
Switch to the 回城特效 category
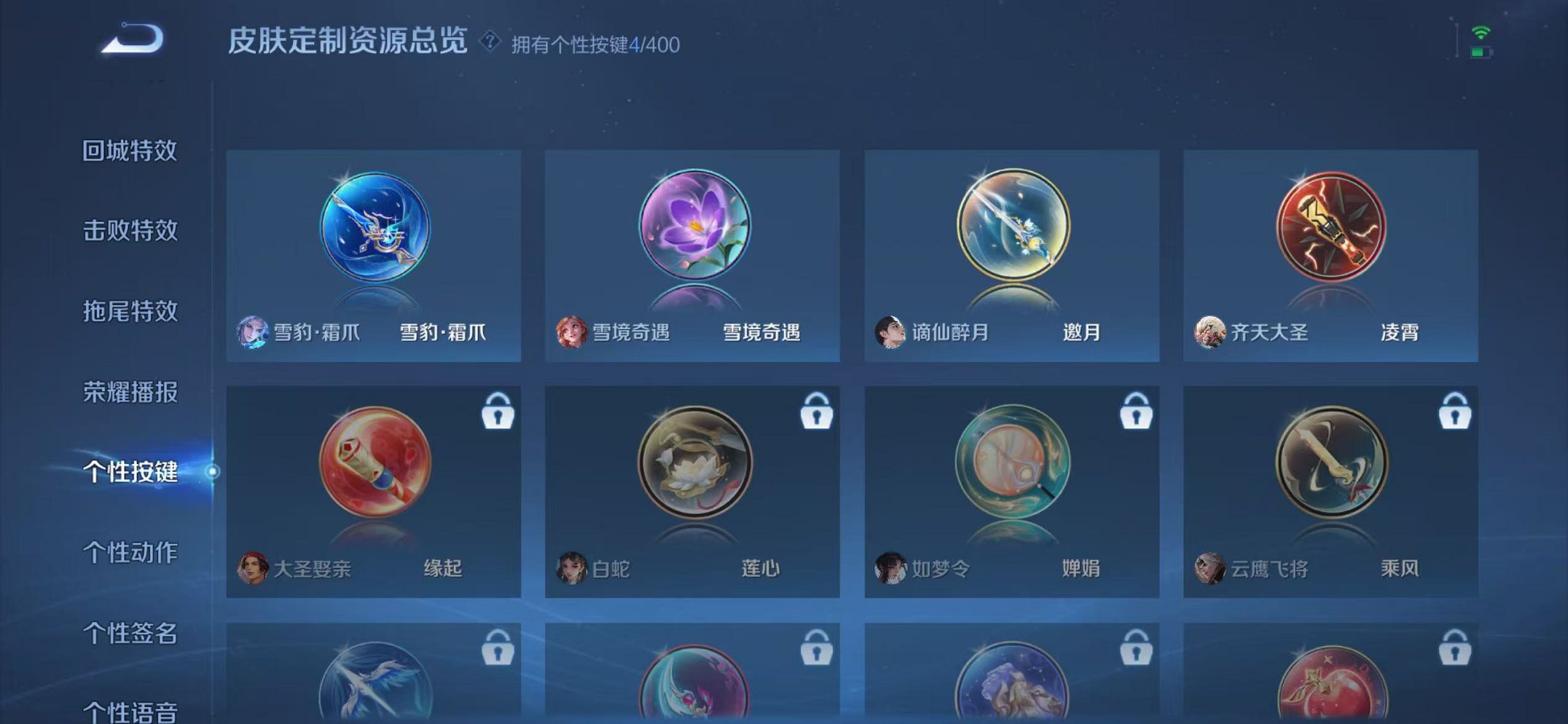pos(131,150)
